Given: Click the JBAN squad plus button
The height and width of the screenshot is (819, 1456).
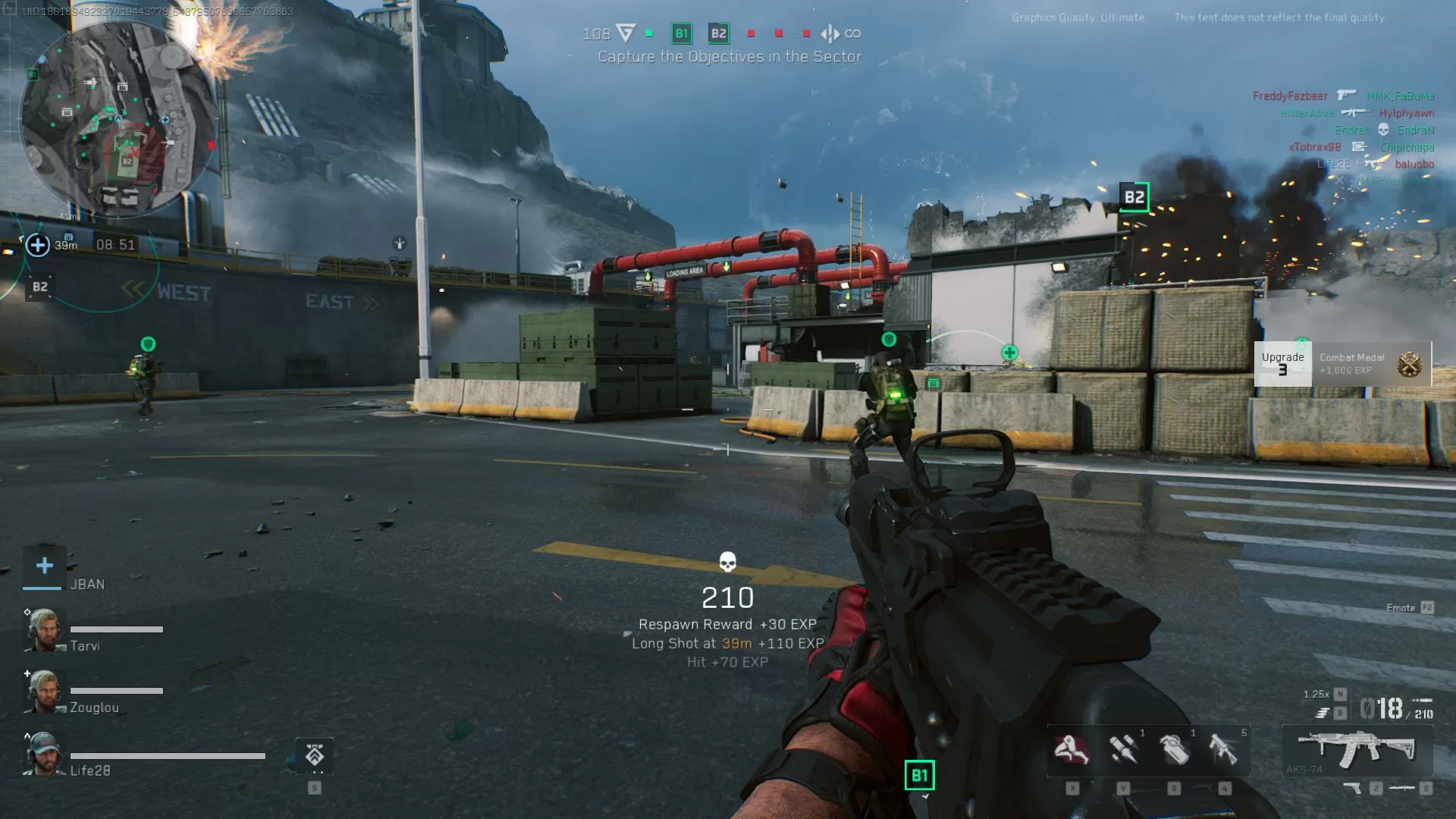Looking at the screenshot, I should pos(44,564).
